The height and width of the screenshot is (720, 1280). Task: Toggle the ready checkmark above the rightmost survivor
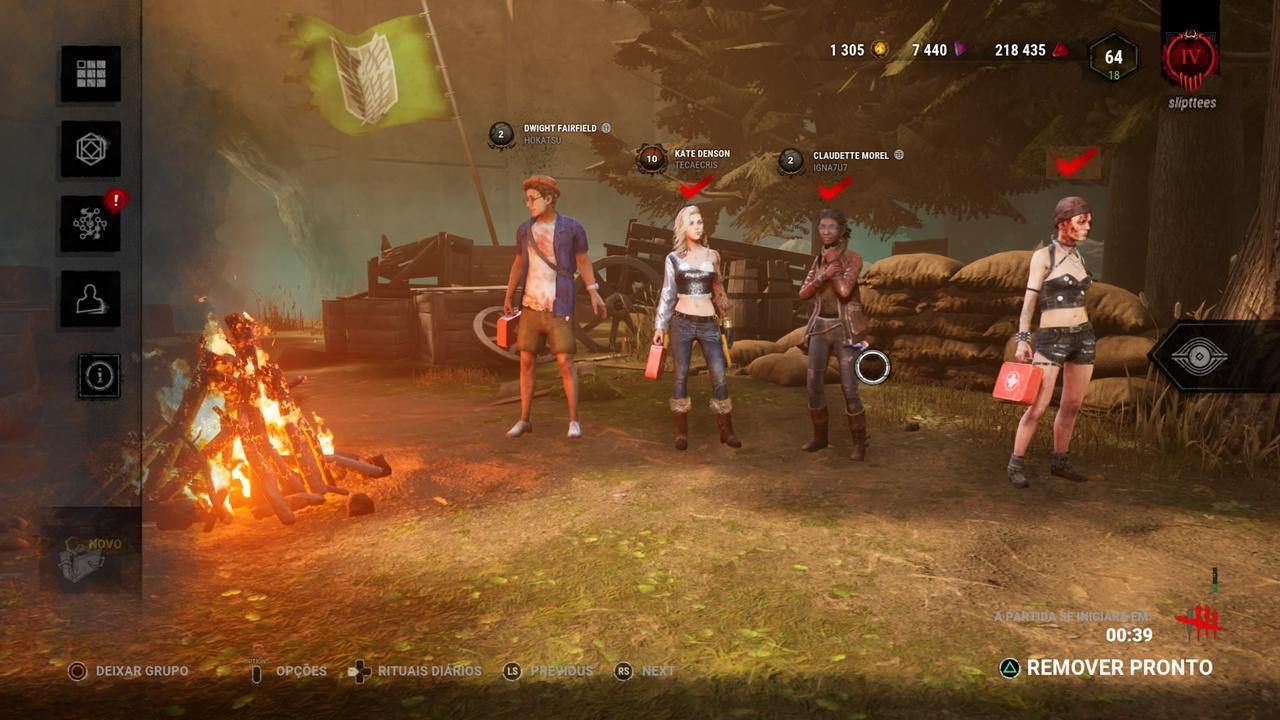1077,163
